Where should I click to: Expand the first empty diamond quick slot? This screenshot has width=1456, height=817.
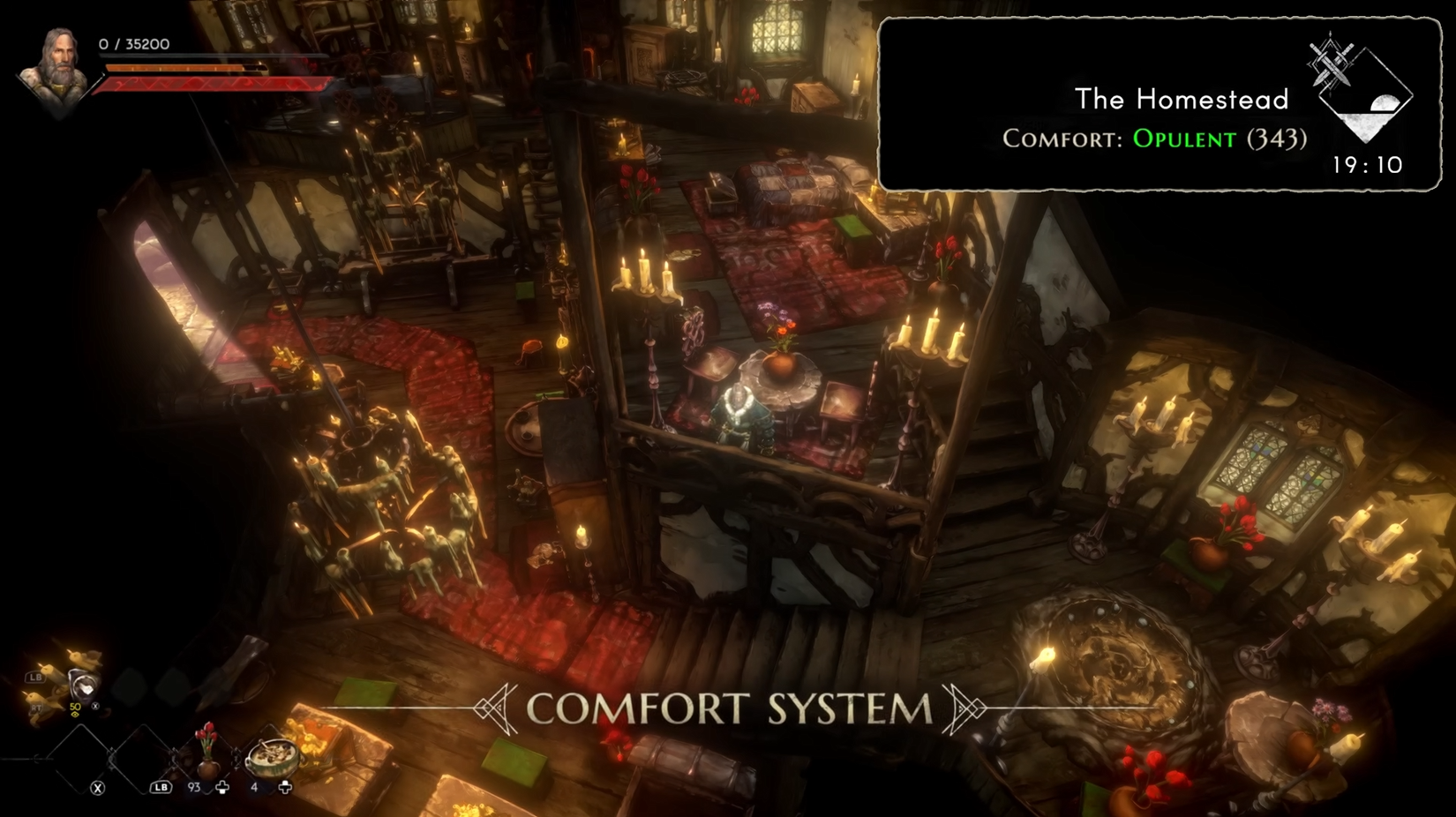79,759
